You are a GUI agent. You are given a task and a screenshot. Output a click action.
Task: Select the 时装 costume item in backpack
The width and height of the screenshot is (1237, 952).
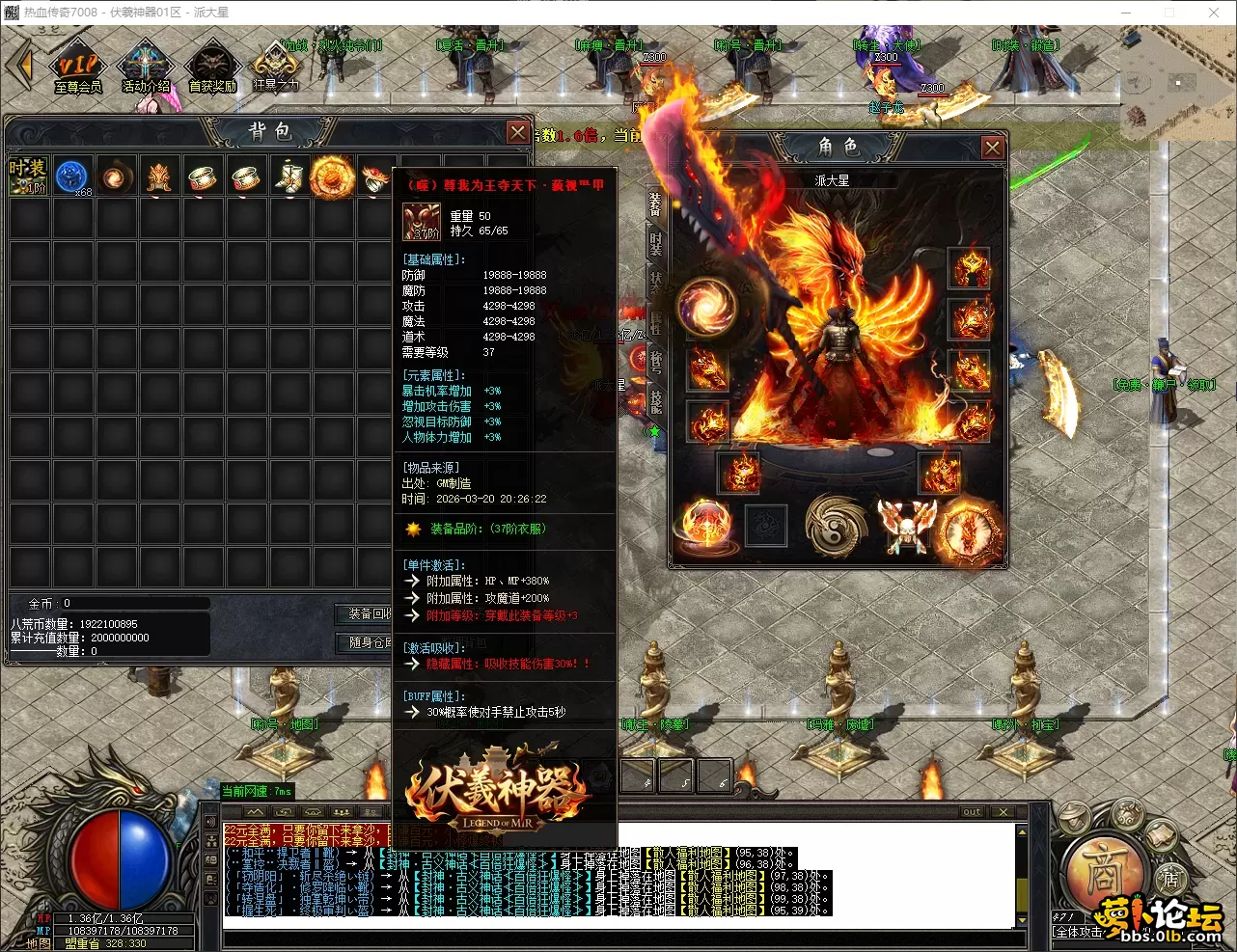[28, 177]
